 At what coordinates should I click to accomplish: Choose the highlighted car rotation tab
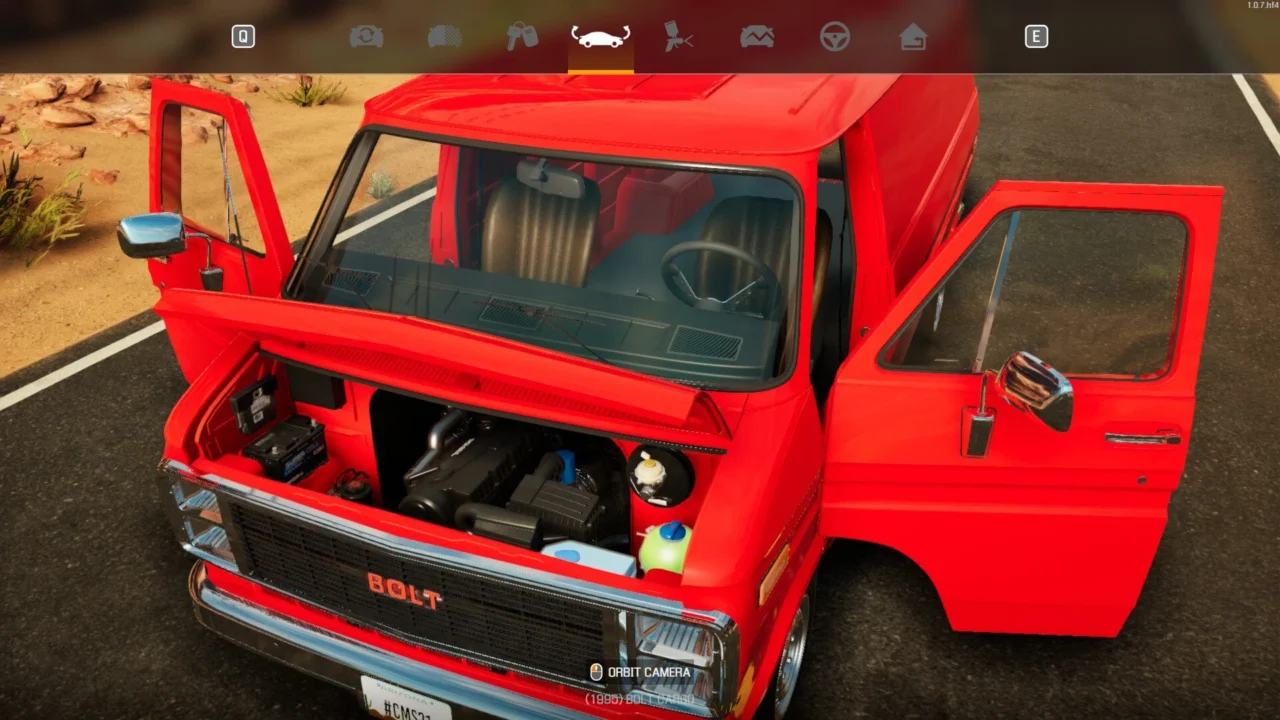pyautogui.click(x=600, y=37)
